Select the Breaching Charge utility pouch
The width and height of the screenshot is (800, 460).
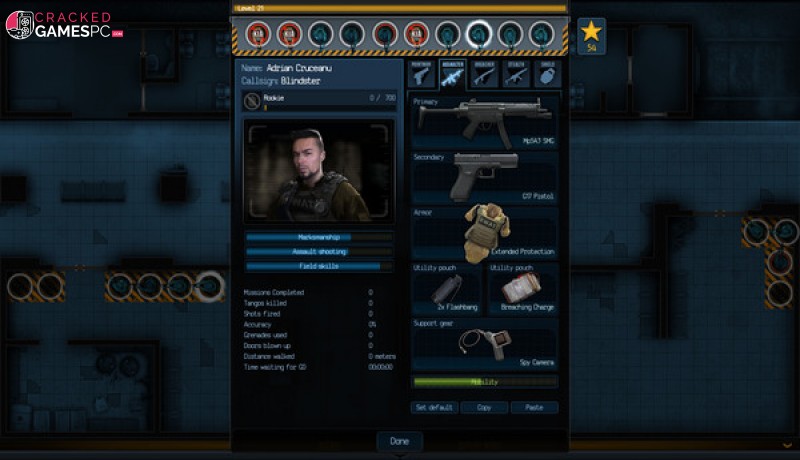coord(523,290)
